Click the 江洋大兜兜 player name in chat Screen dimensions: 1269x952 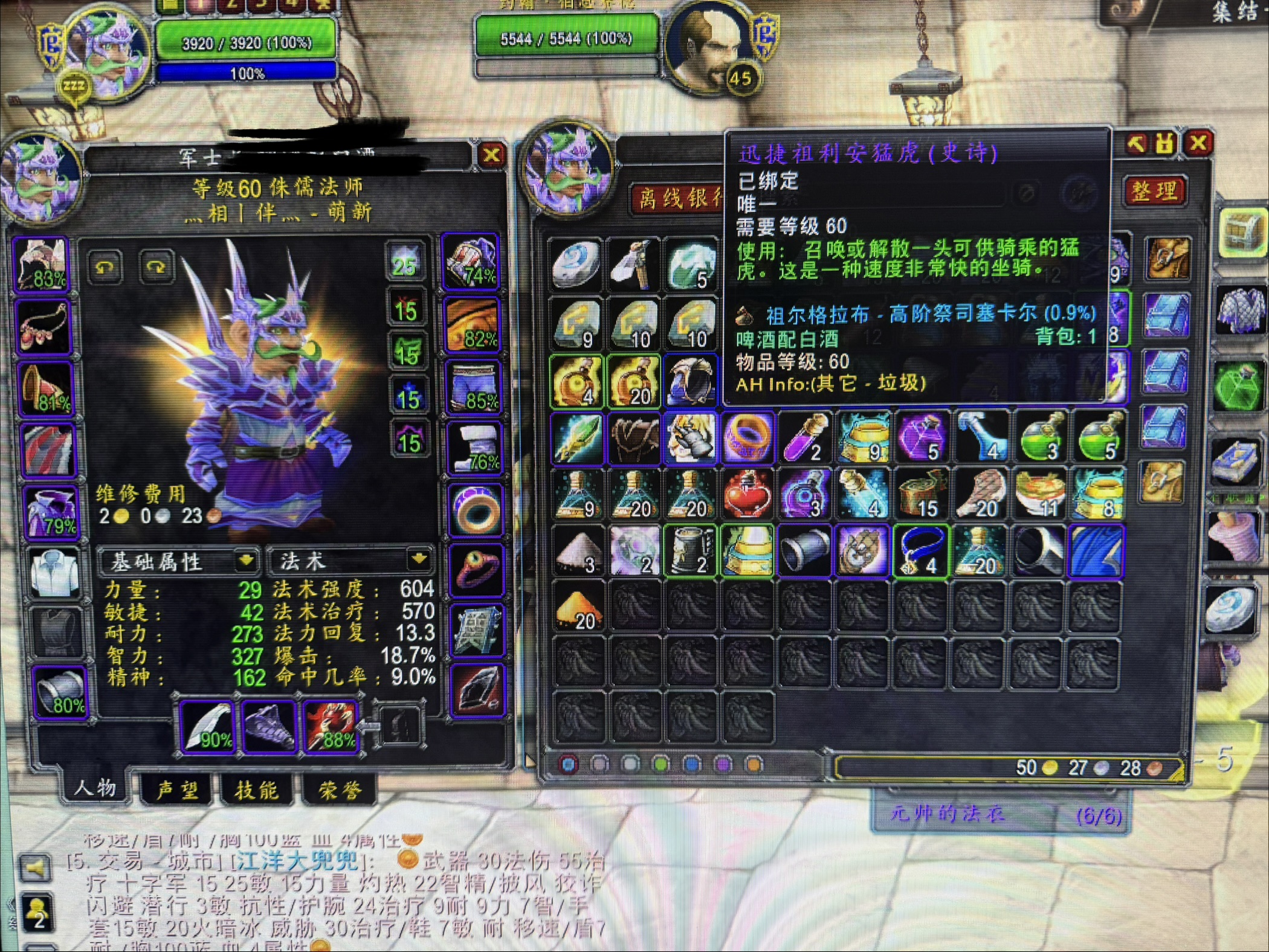[x=298, y=861]
